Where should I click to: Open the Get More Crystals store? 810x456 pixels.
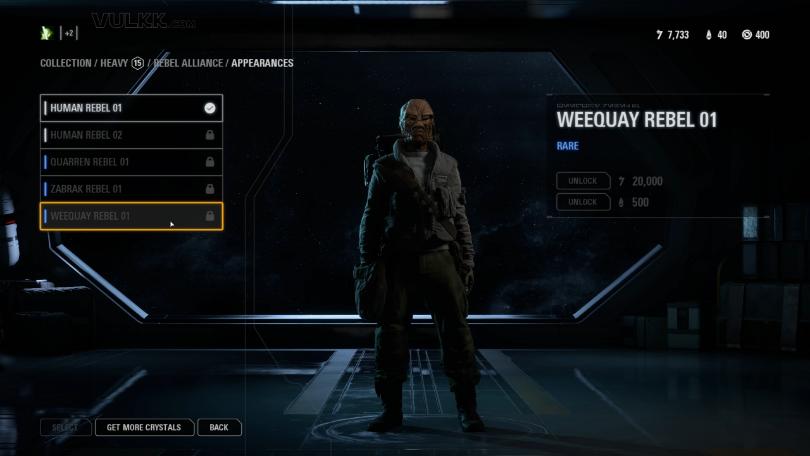coord(144,427)
